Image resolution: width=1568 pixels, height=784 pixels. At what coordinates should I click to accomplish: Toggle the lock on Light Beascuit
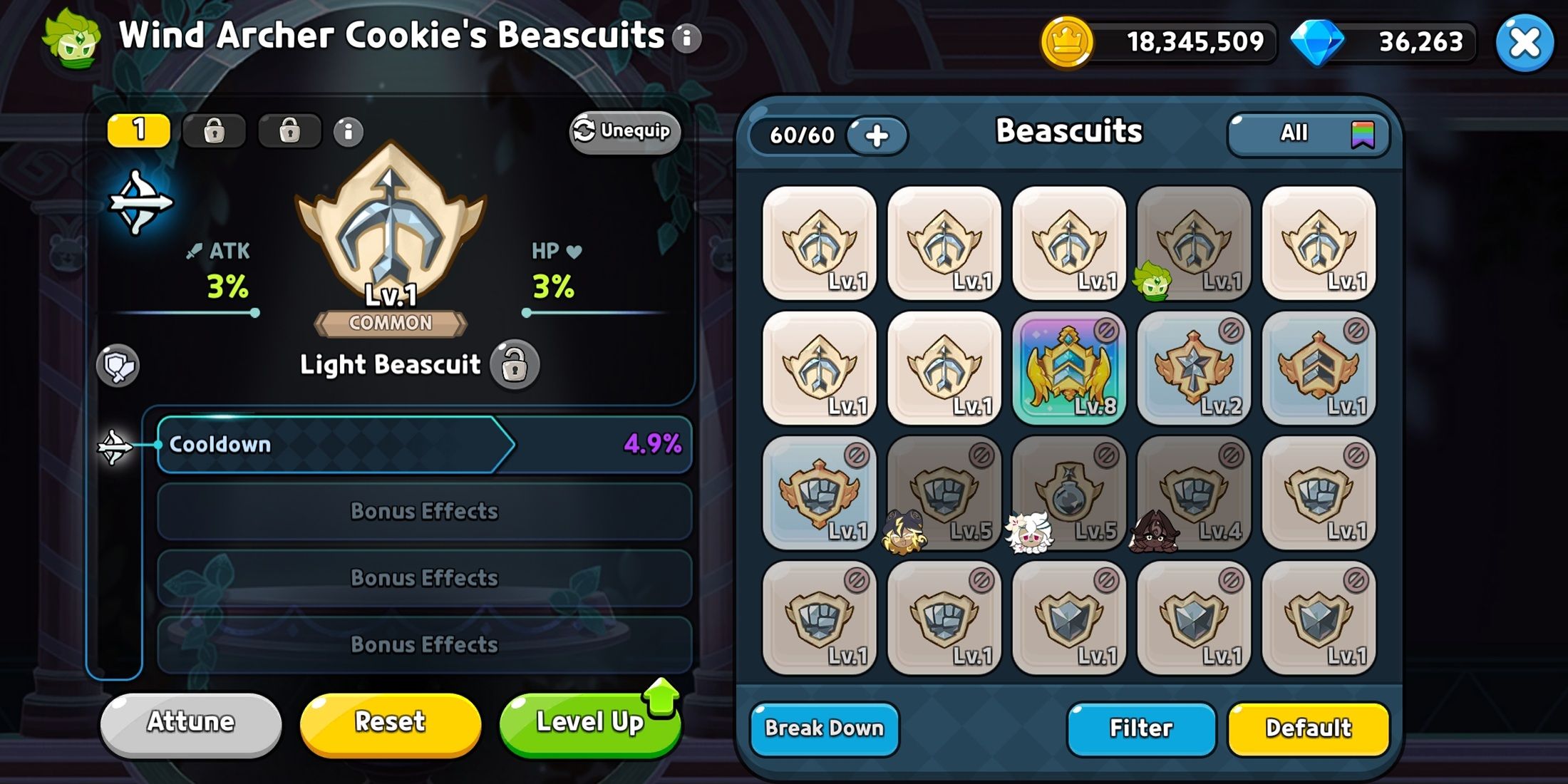(515, 365)
